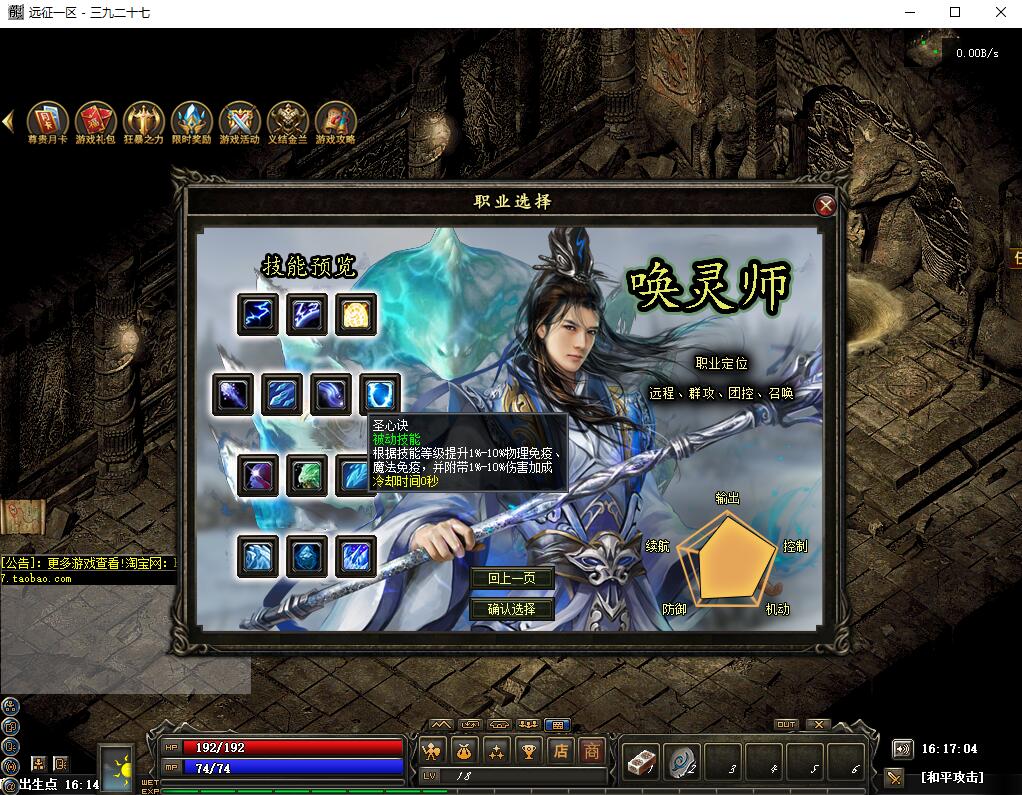Open the 尊贵月卡 monthly card icon
This screenshot has width=1022, height=795.
tap(47, 120)
